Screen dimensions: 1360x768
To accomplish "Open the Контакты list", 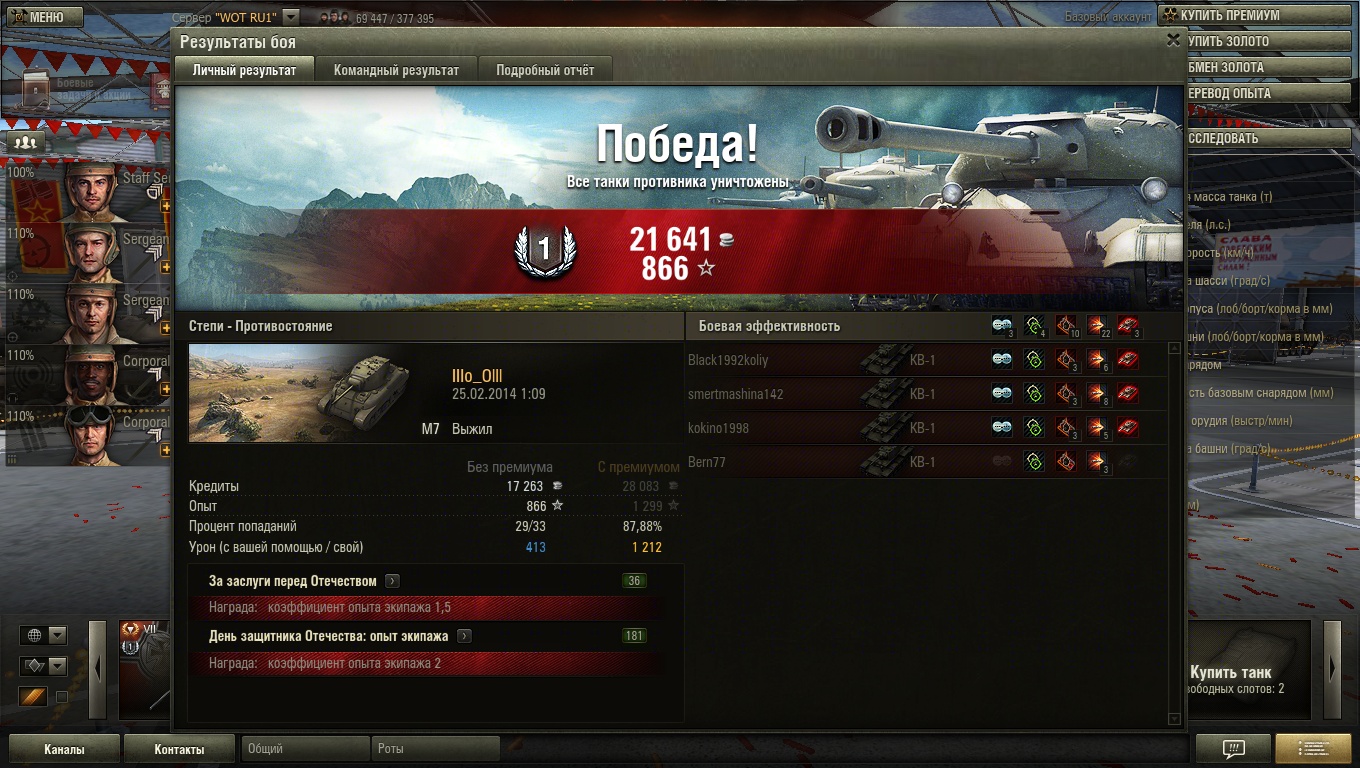I will pyautogui.click(x=179, y=749).
